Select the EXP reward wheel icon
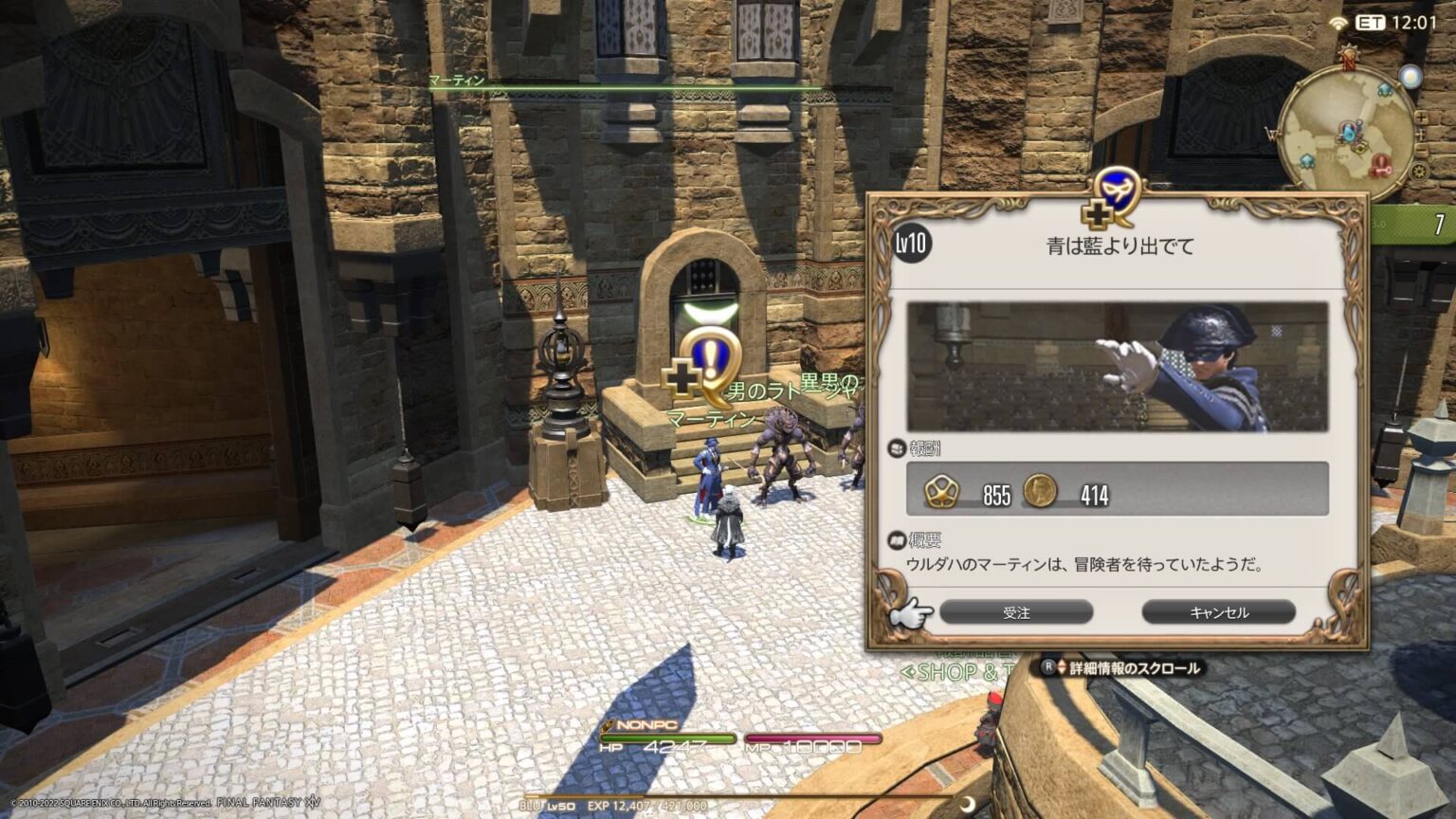 click(941, 492)
